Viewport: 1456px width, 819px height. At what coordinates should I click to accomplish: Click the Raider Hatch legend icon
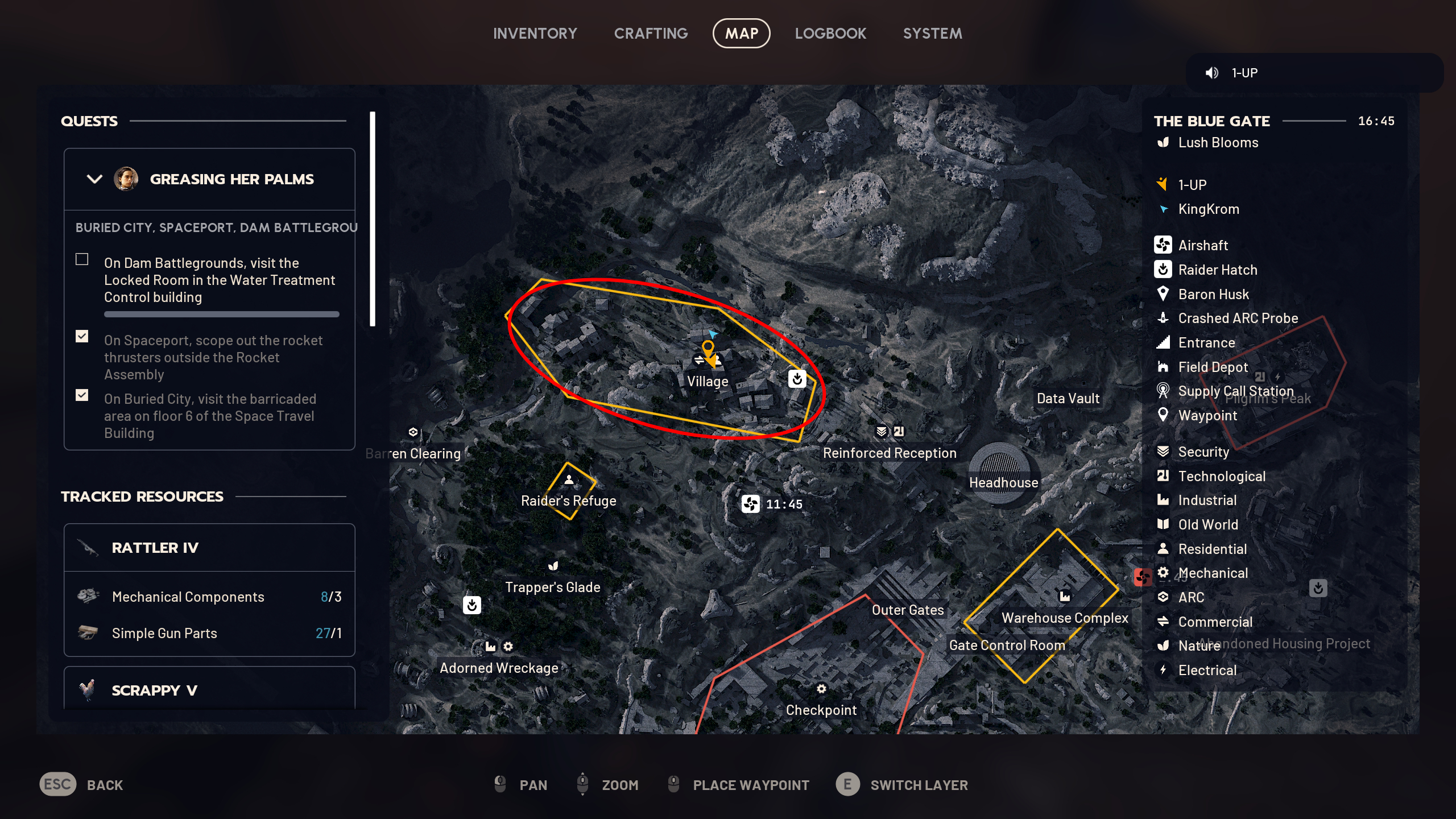[1164, 270]
